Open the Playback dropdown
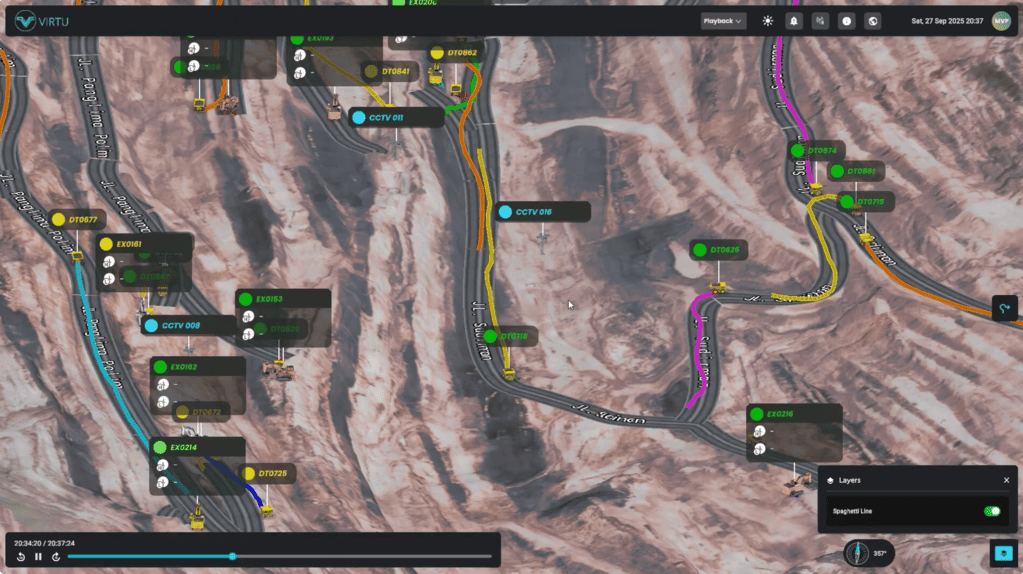Screen dimensions: 1023x574 (x=723, y=21)
